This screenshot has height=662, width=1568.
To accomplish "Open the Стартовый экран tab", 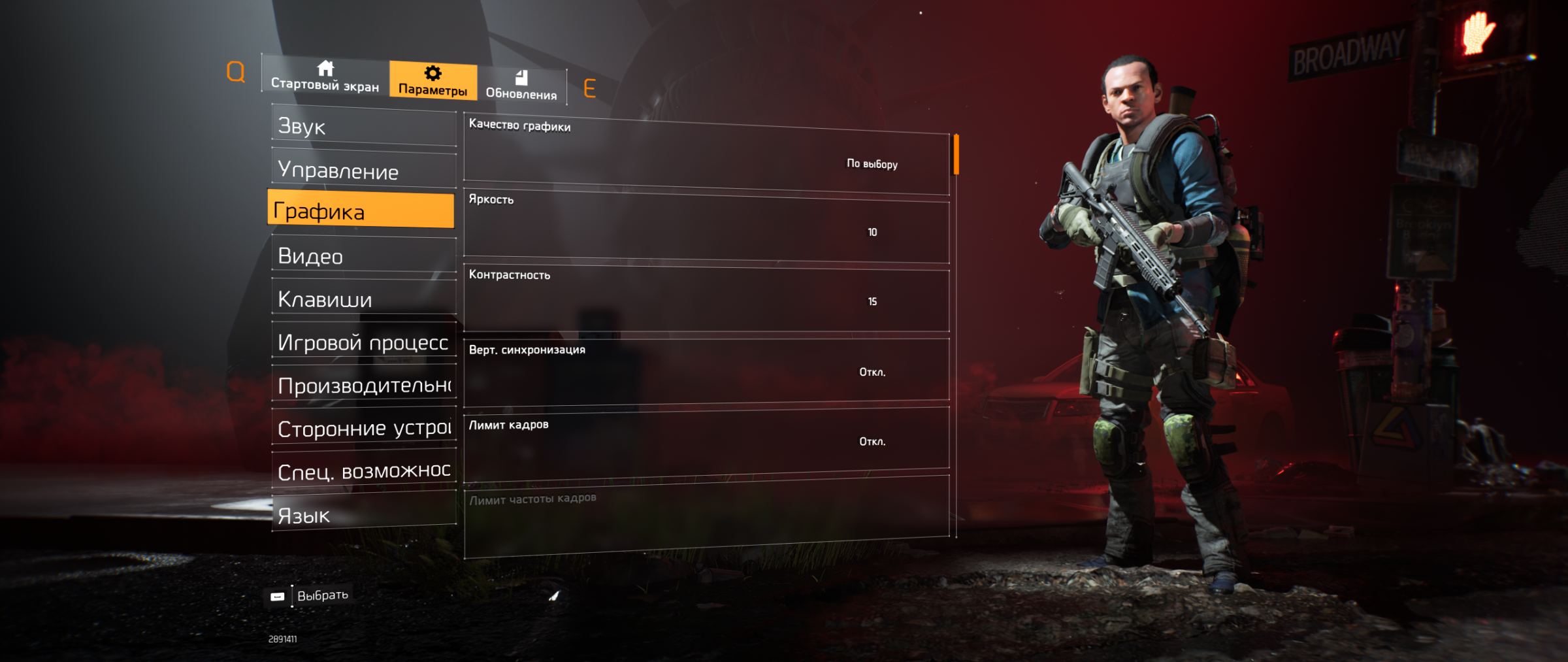I will (x=325, y=77).
